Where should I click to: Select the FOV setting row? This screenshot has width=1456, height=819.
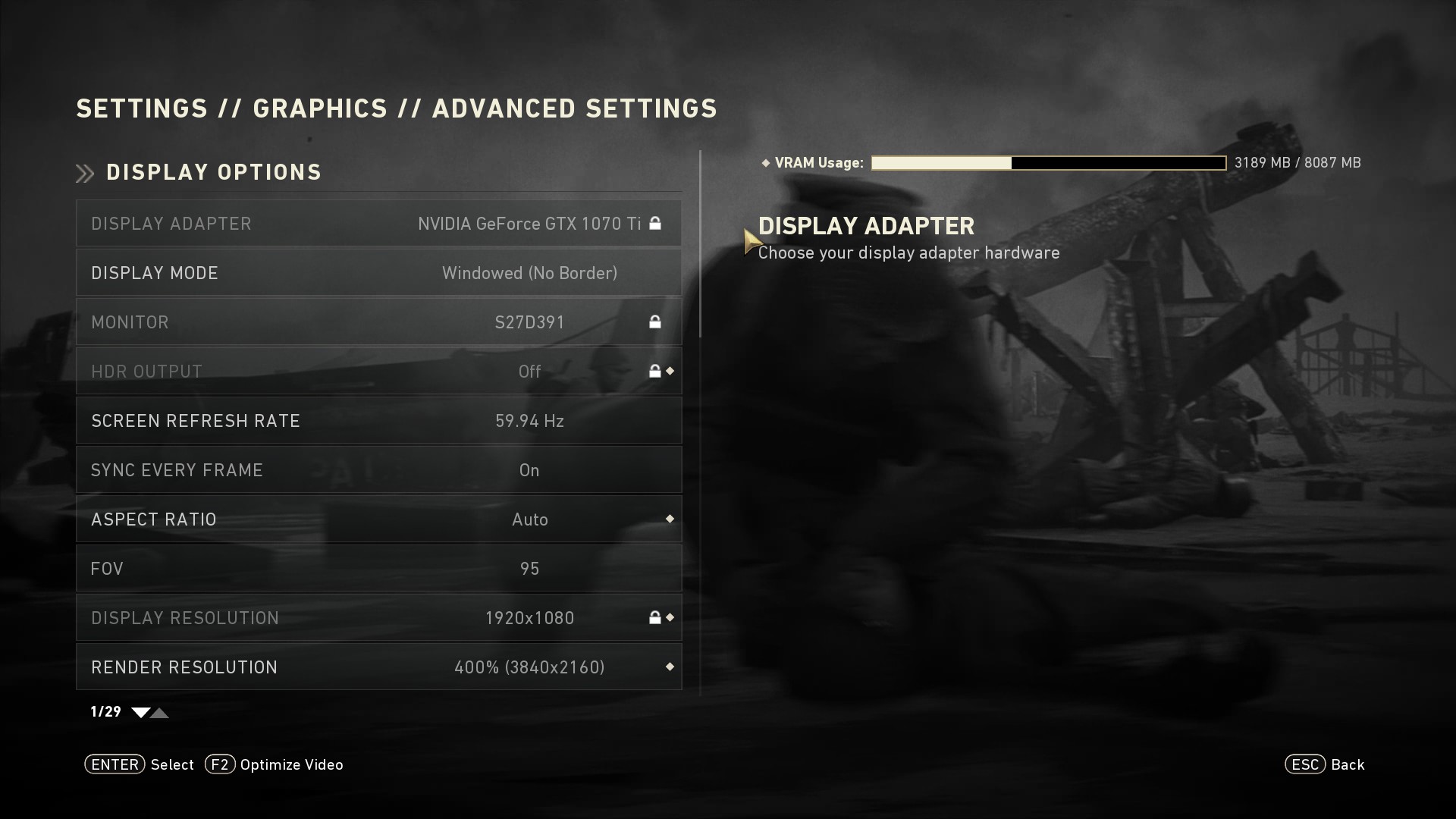378,569
